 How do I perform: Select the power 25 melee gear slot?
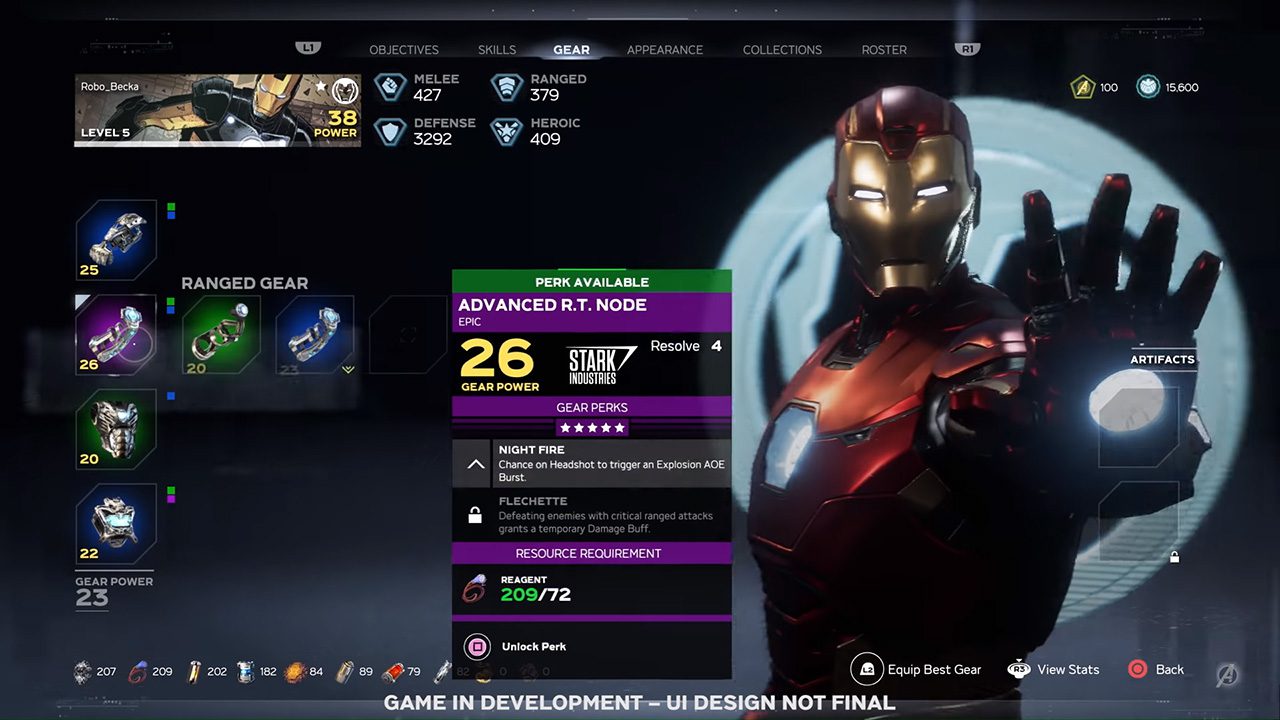pyautogui.click(x=116, y=240)
